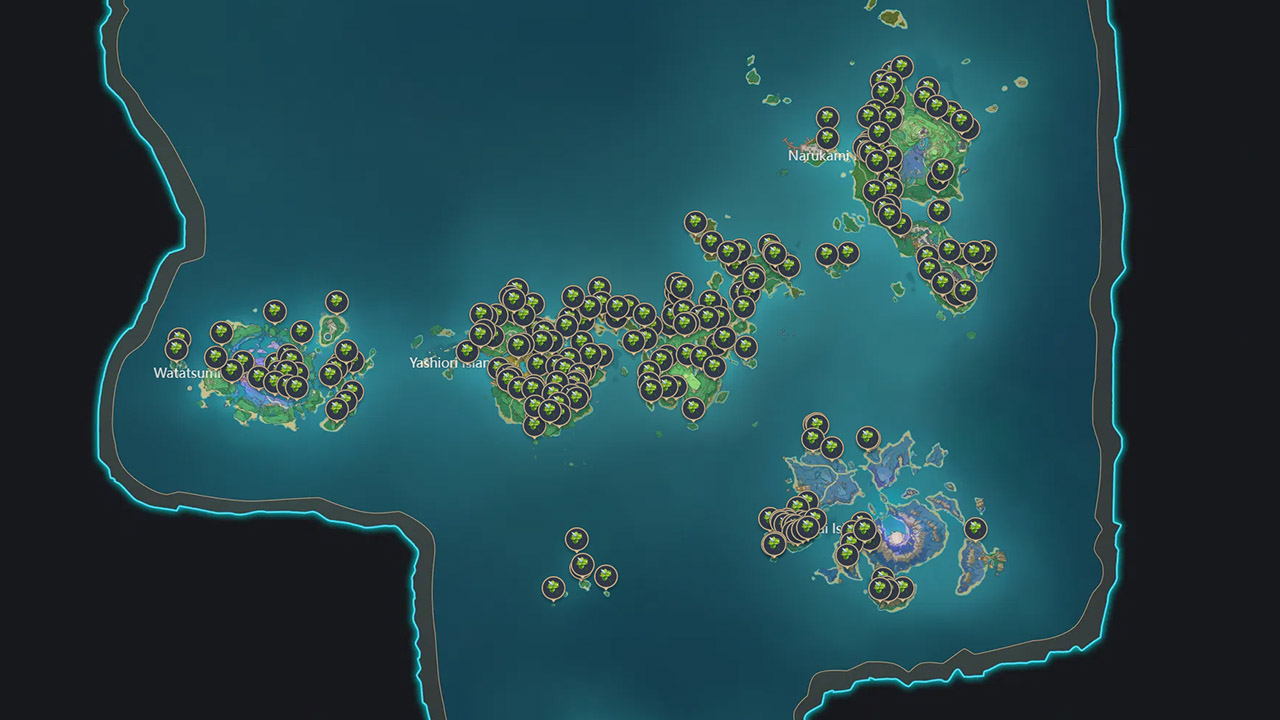1280x720 pixels.
Task: Click the isolated marker cluster on the small southern islet
Action: [580, 560]
